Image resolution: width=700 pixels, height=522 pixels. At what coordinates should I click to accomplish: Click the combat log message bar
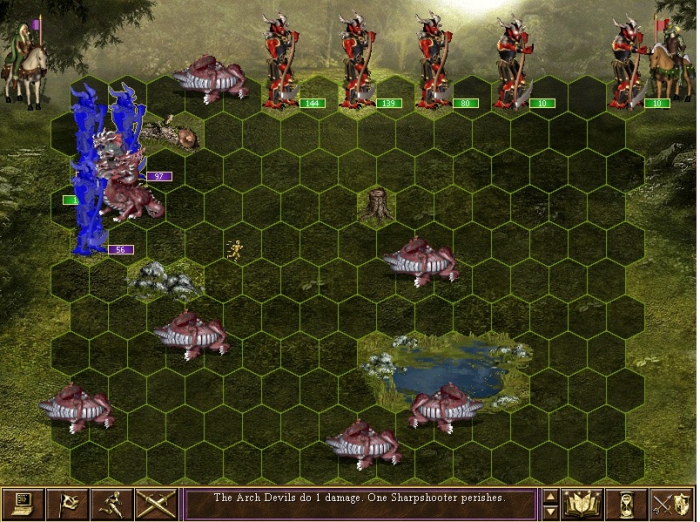360,503
